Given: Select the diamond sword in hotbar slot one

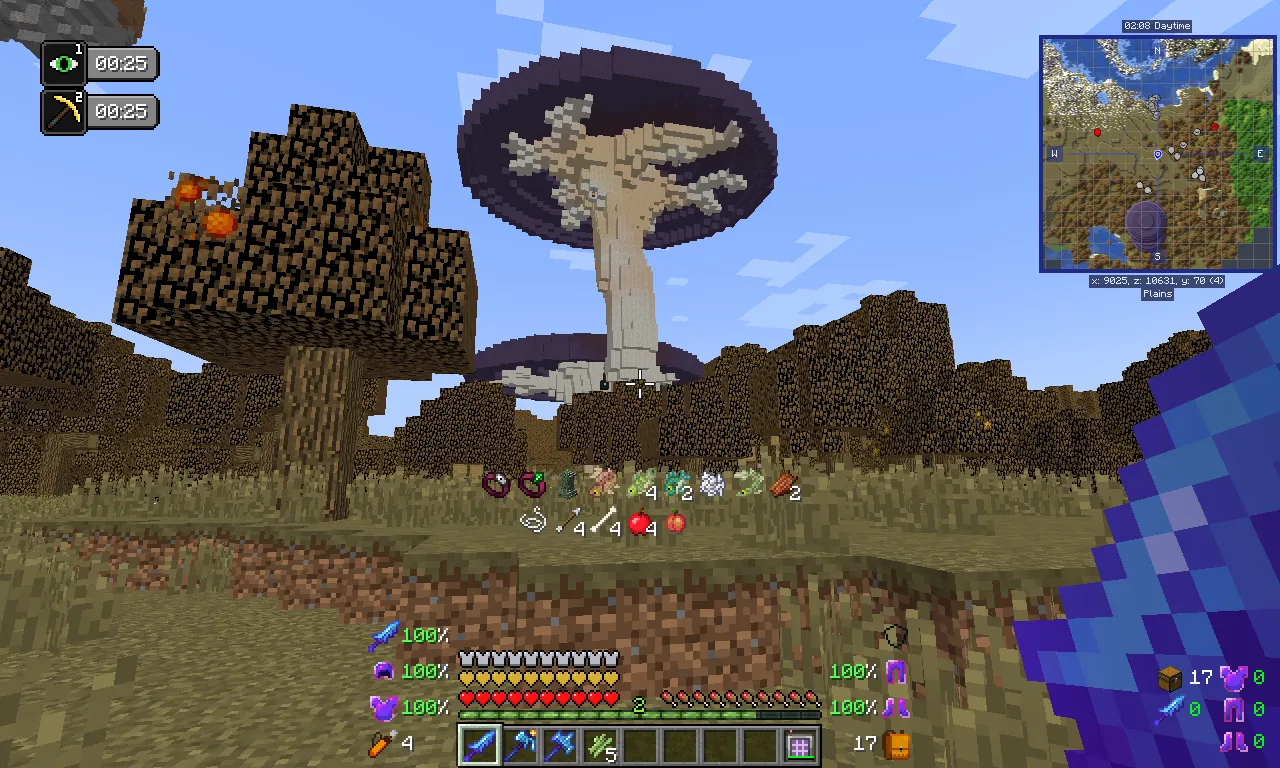Looking at the screenshot, I should point(479,744).
